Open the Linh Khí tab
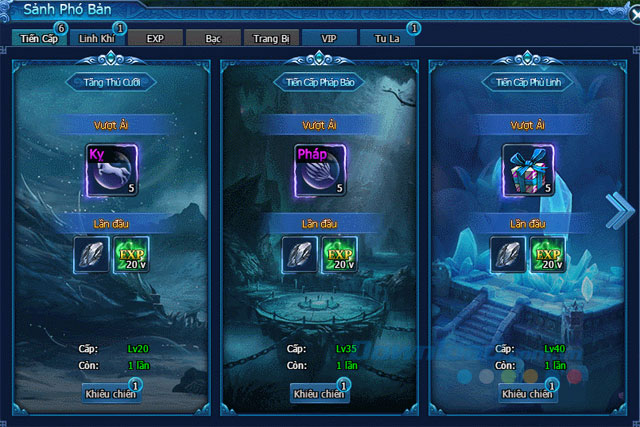Viewport: 640px width, 427px height. 97,38
